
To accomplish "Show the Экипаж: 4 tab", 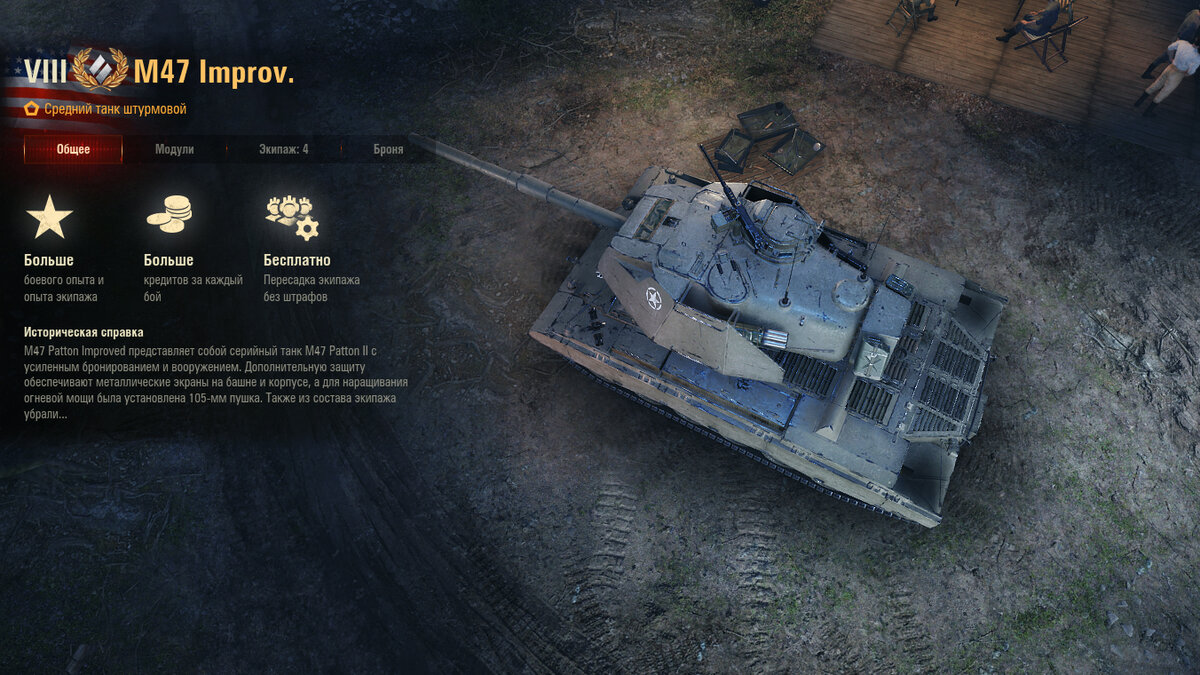I will click(x=283, y=150).
